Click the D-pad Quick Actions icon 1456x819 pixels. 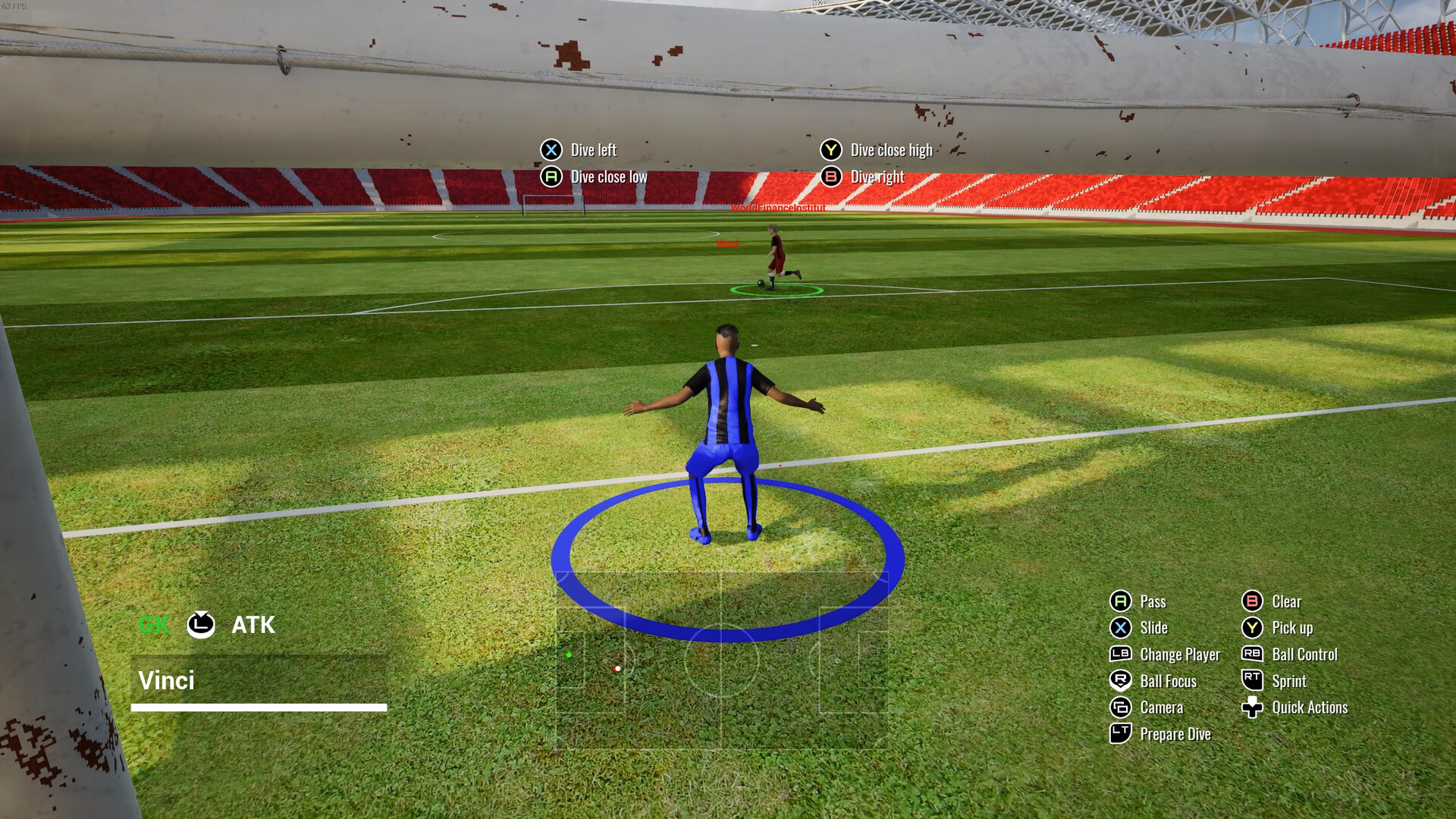pos(1252,708)
